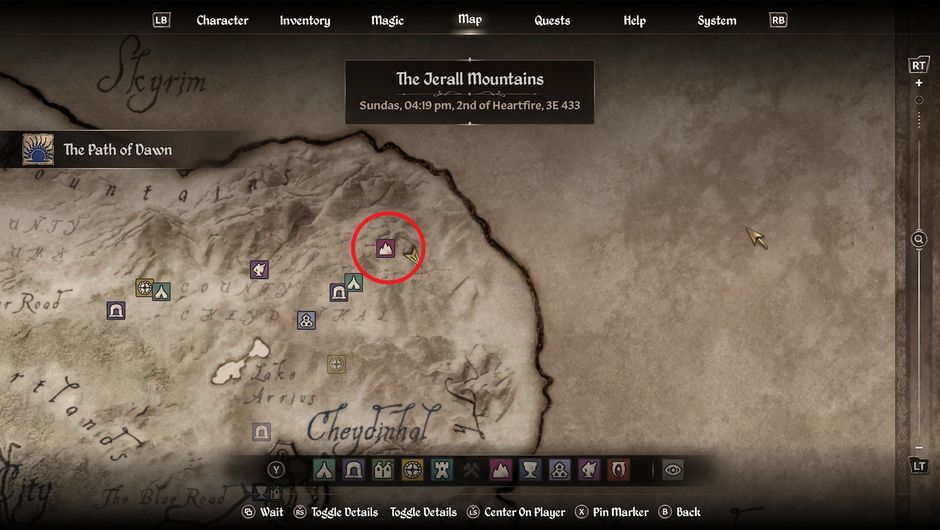This screenshot has width=940, height=530.
Task: Go to the Quests tab
Action: click(552, 20)
